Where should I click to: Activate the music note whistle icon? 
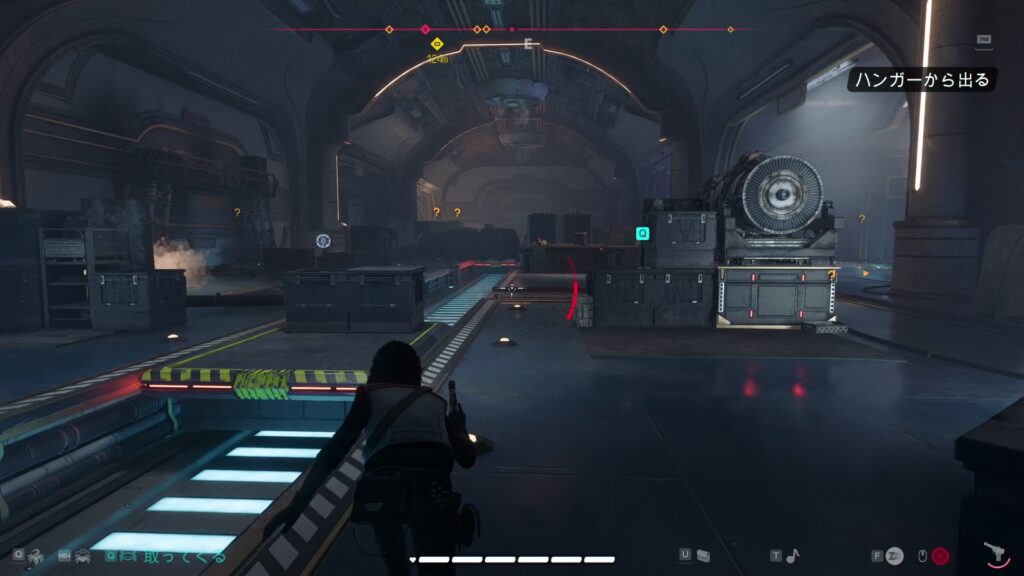tap(793, 556)
